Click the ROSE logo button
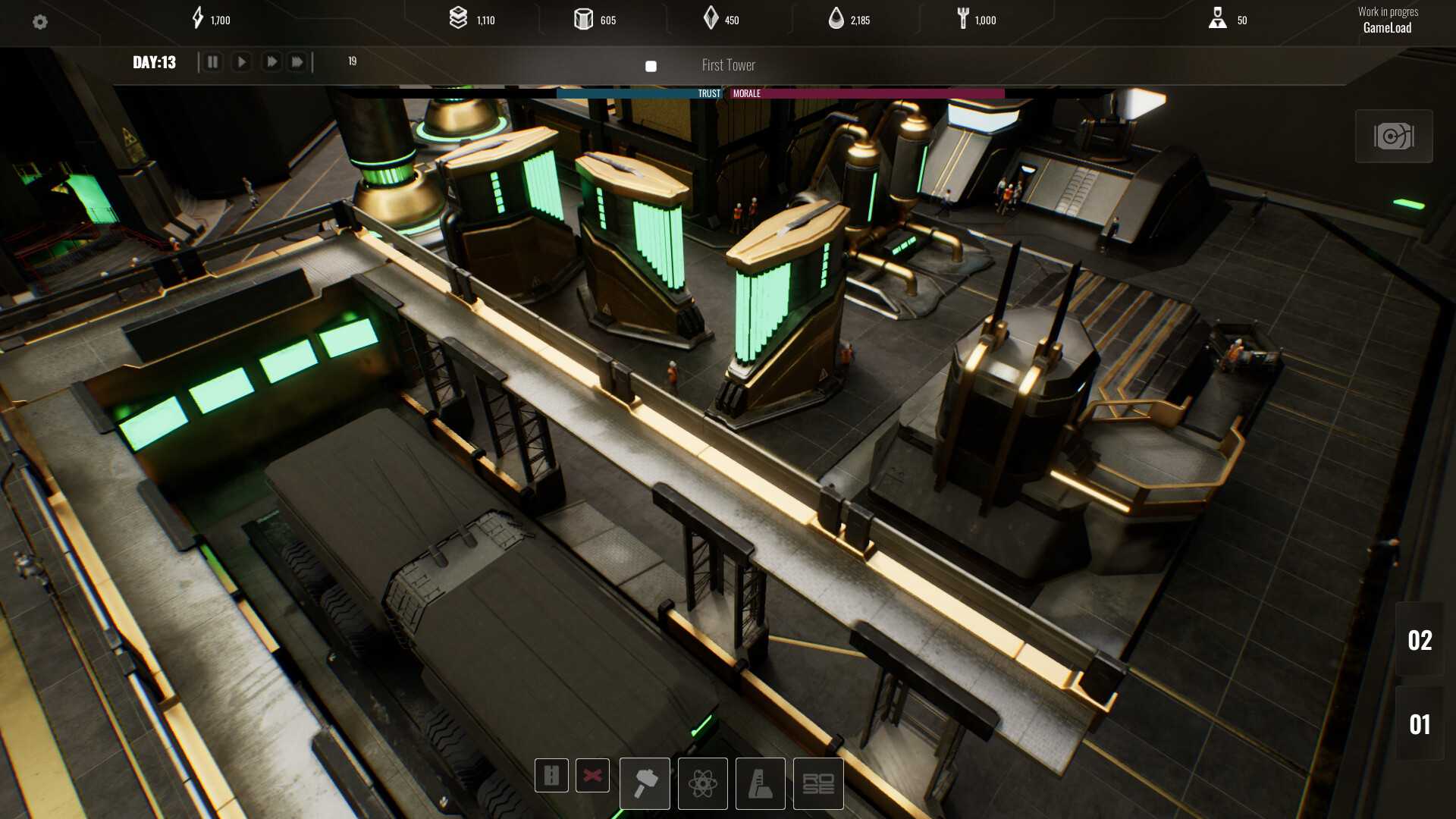The width and height of the screenshot is (1456, 819). 818,783
